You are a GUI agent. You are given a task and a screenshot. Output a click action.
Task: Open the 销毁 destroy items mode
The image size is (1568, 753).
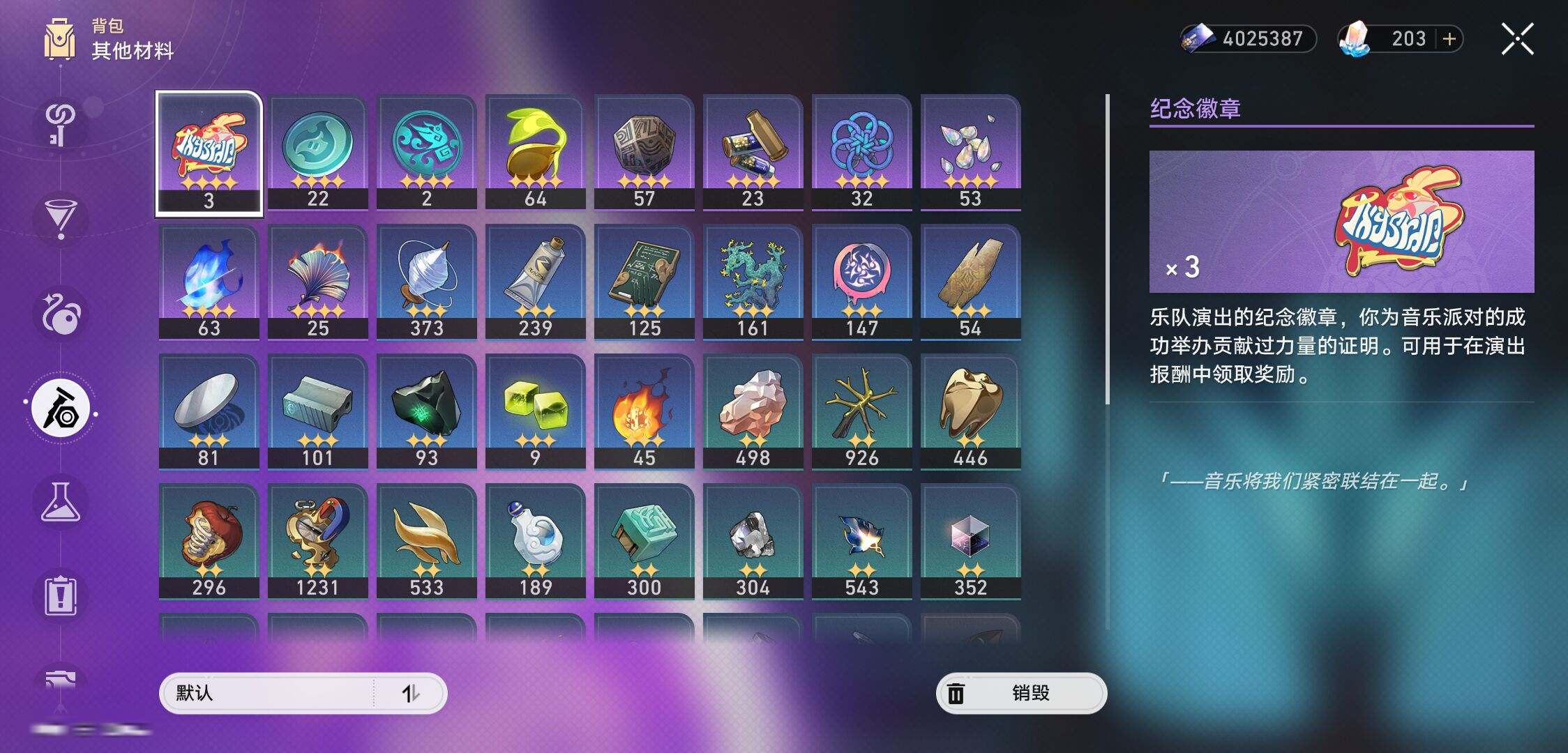click(x=1021, y=693)
